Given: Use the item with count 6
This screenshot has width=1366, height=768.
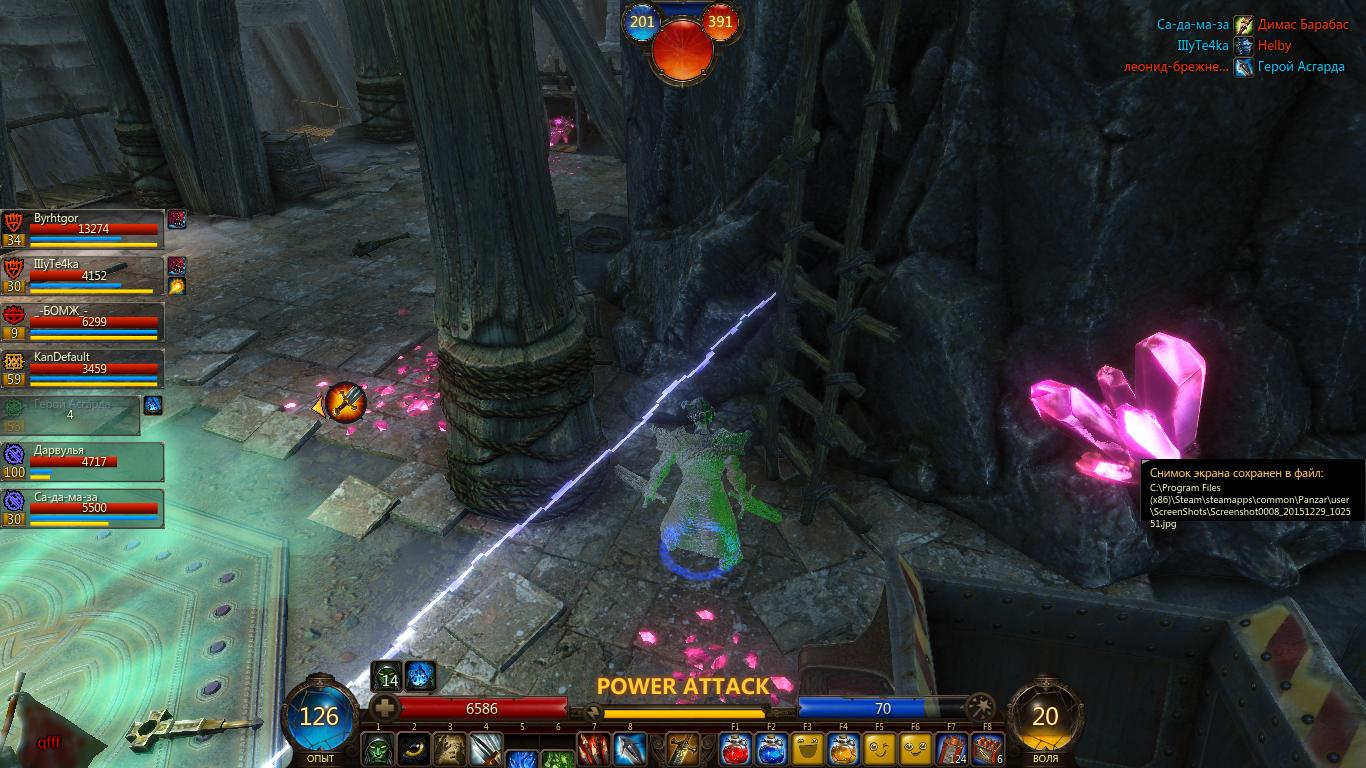Looking at the screenshot, I should [987, 750].
